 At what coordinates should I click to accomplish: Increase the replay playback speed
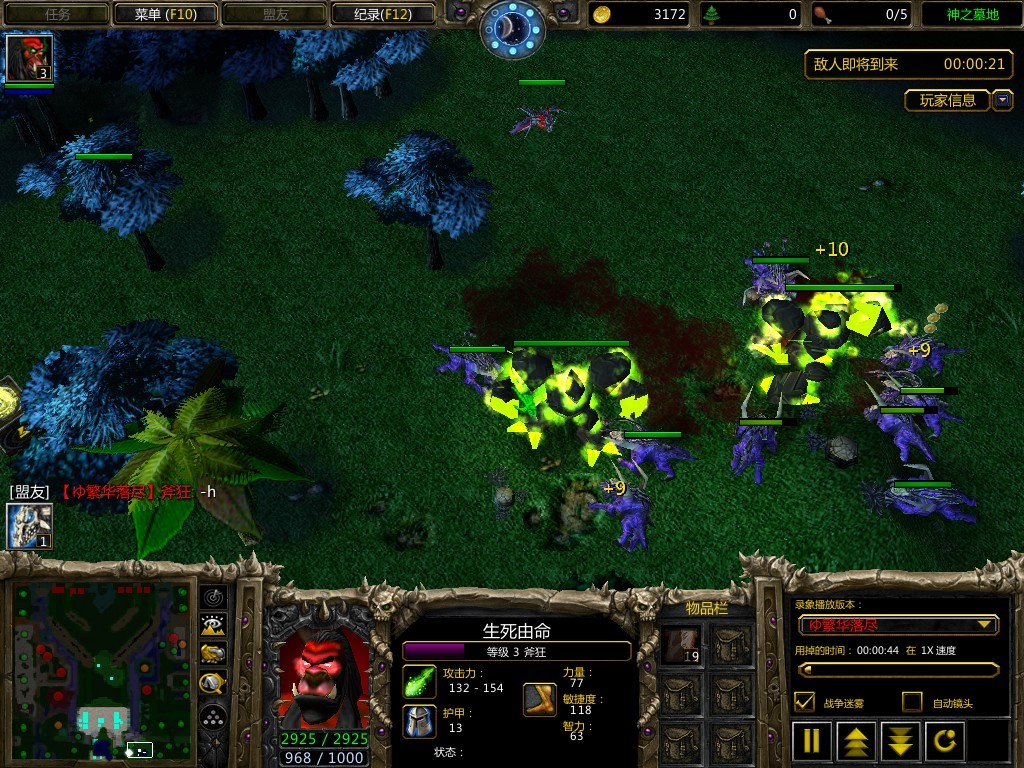point(857,741)
